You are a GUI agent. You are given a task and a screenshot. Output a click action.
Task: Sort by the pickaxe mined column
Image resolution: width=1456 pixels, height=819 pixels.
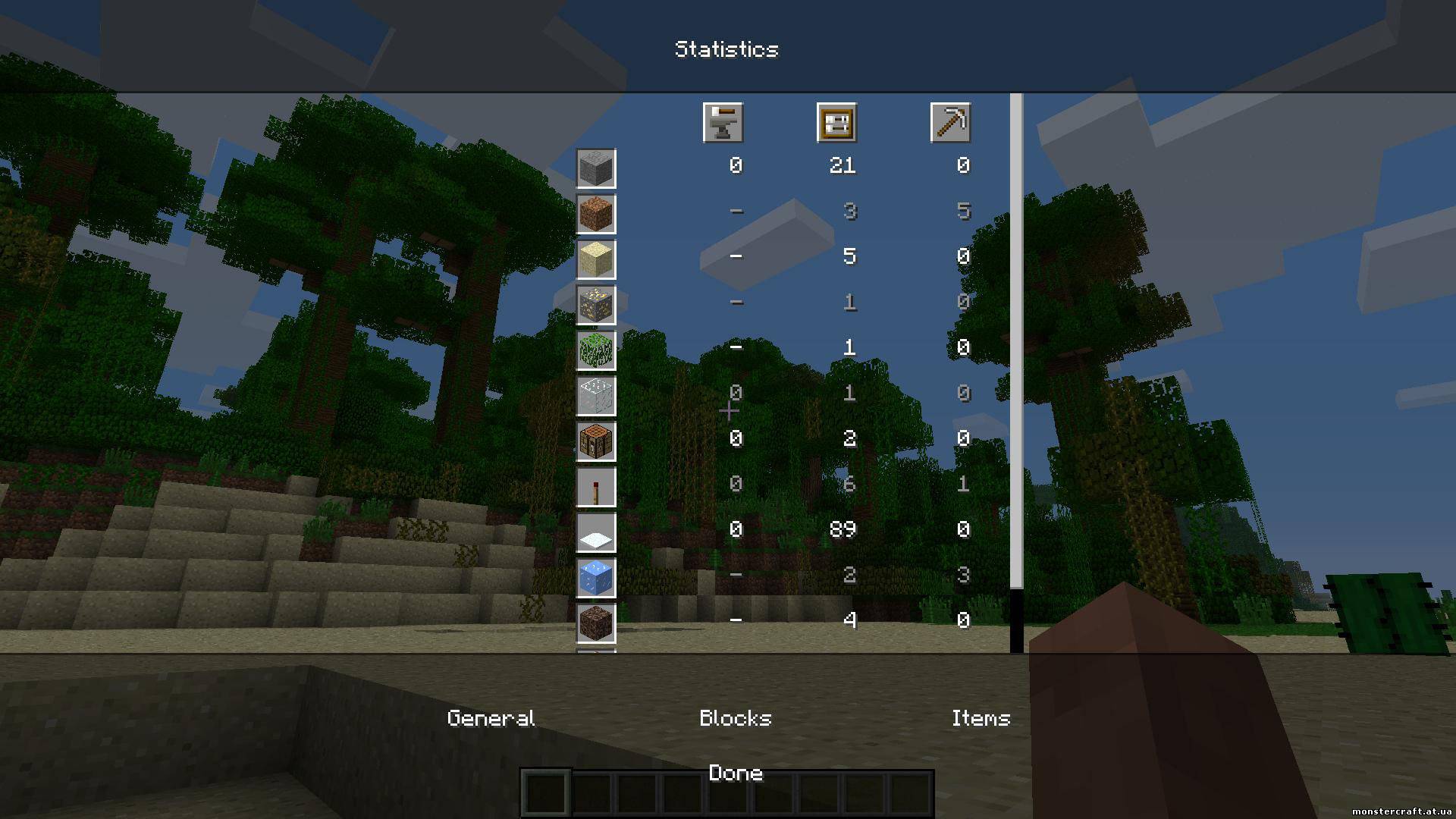950,123
